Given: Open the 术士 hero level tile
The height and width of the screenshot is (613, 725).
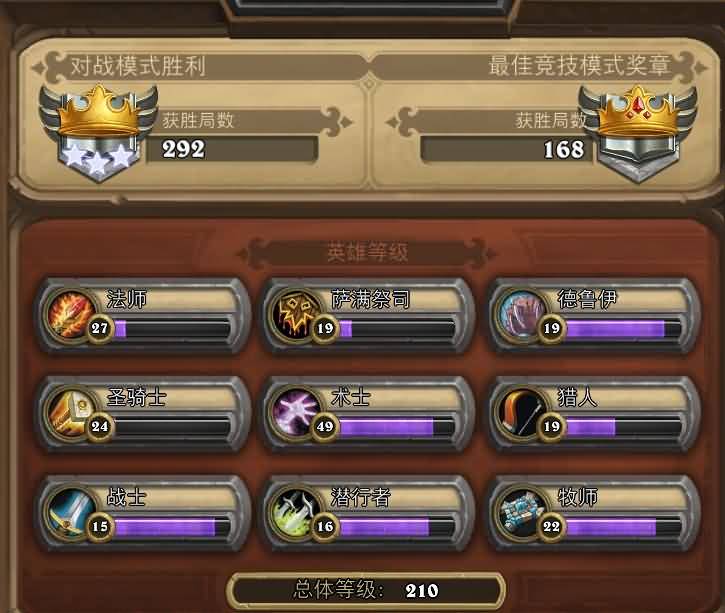Looking at the screenshot, I should point(368,412).
